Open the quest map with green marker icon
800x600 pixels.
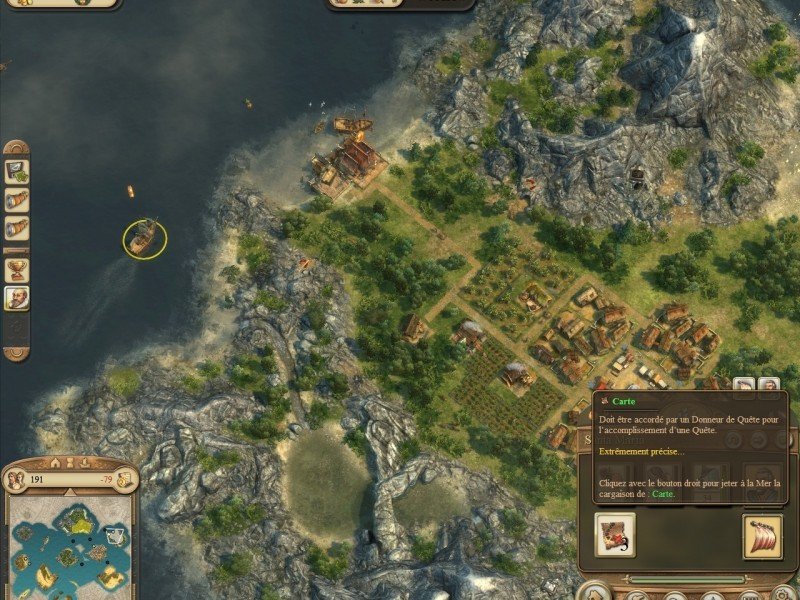coord(16,171)
